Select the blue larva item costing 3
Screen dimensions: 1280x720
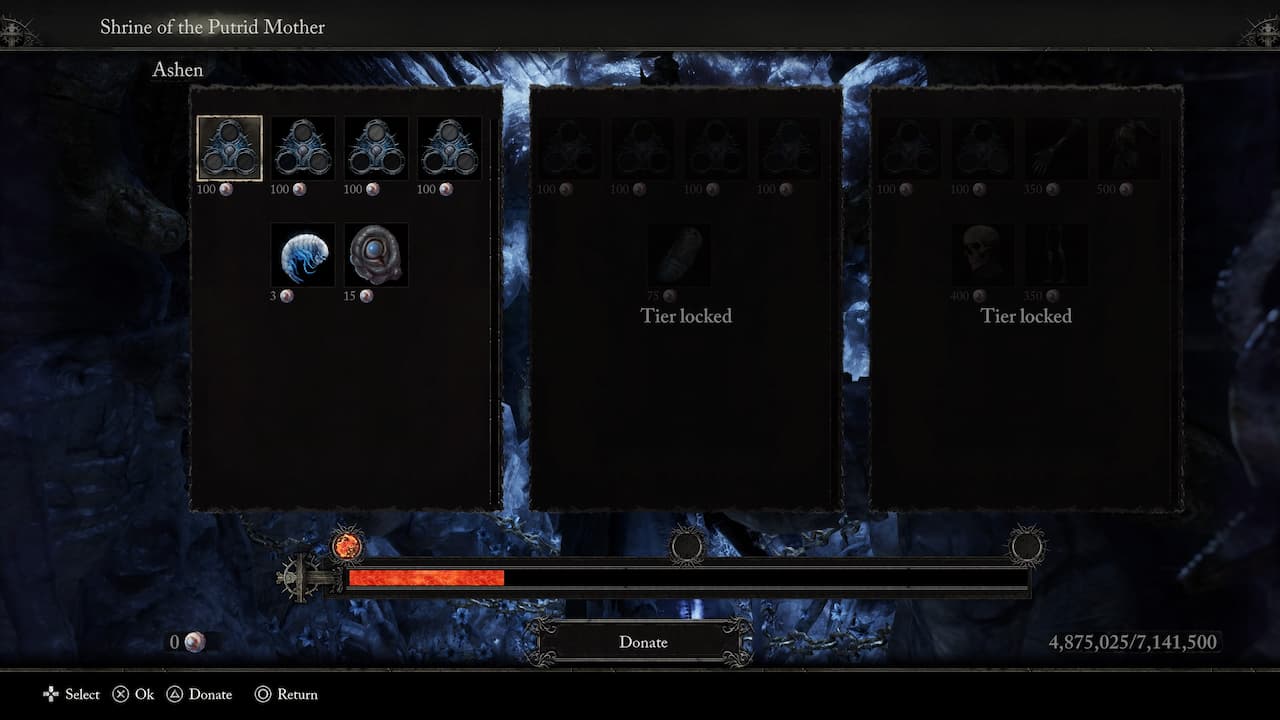[302, 255]
